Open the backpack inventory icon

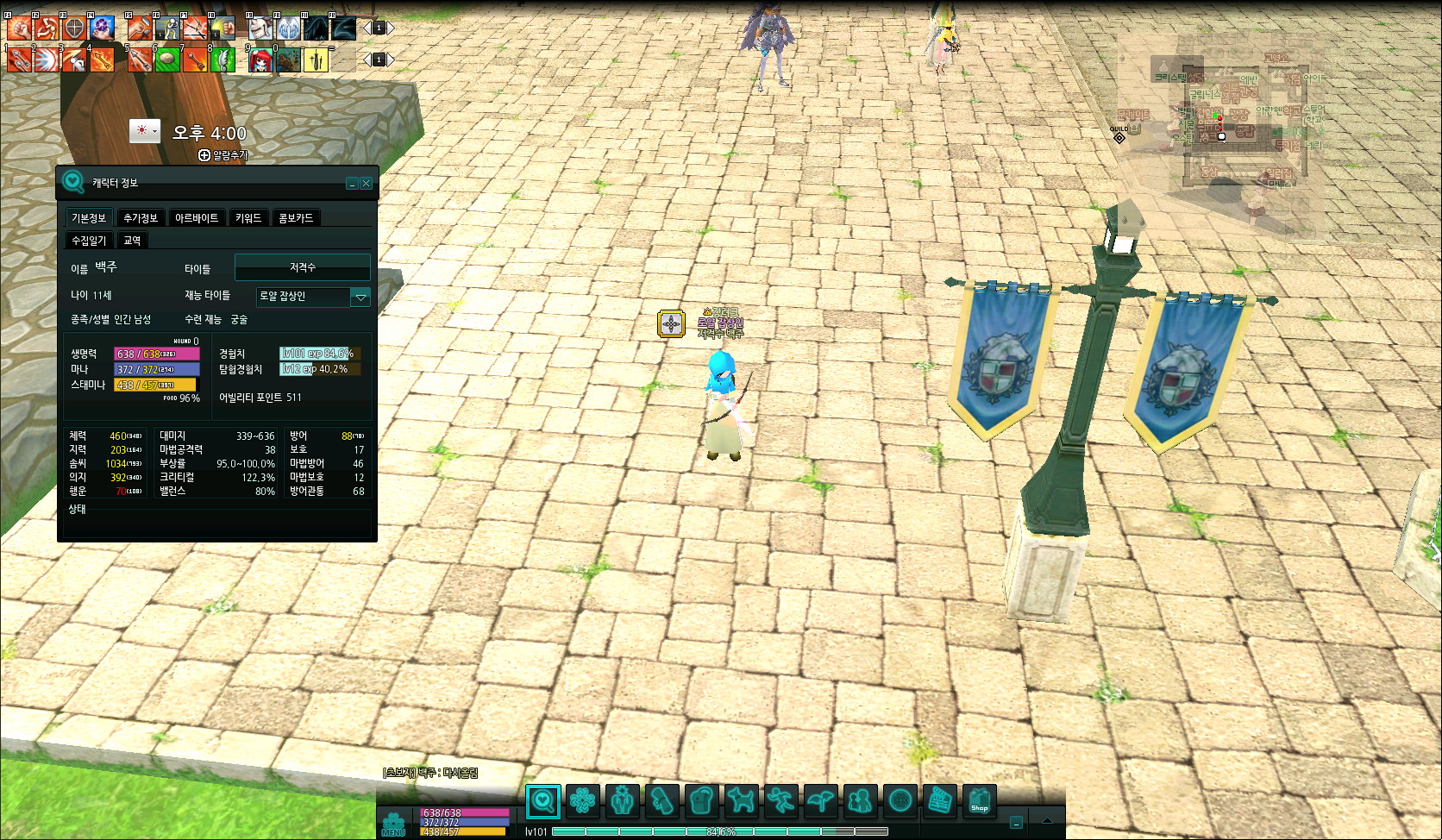pyautogui.click(x=701, y=801)
